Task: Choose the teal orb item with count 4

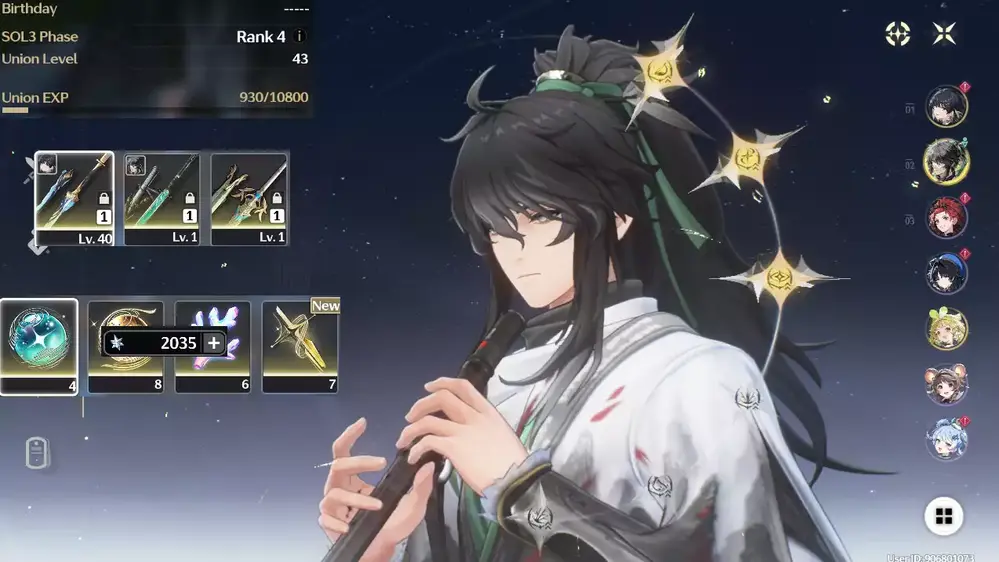Action: tap(39, 345)
